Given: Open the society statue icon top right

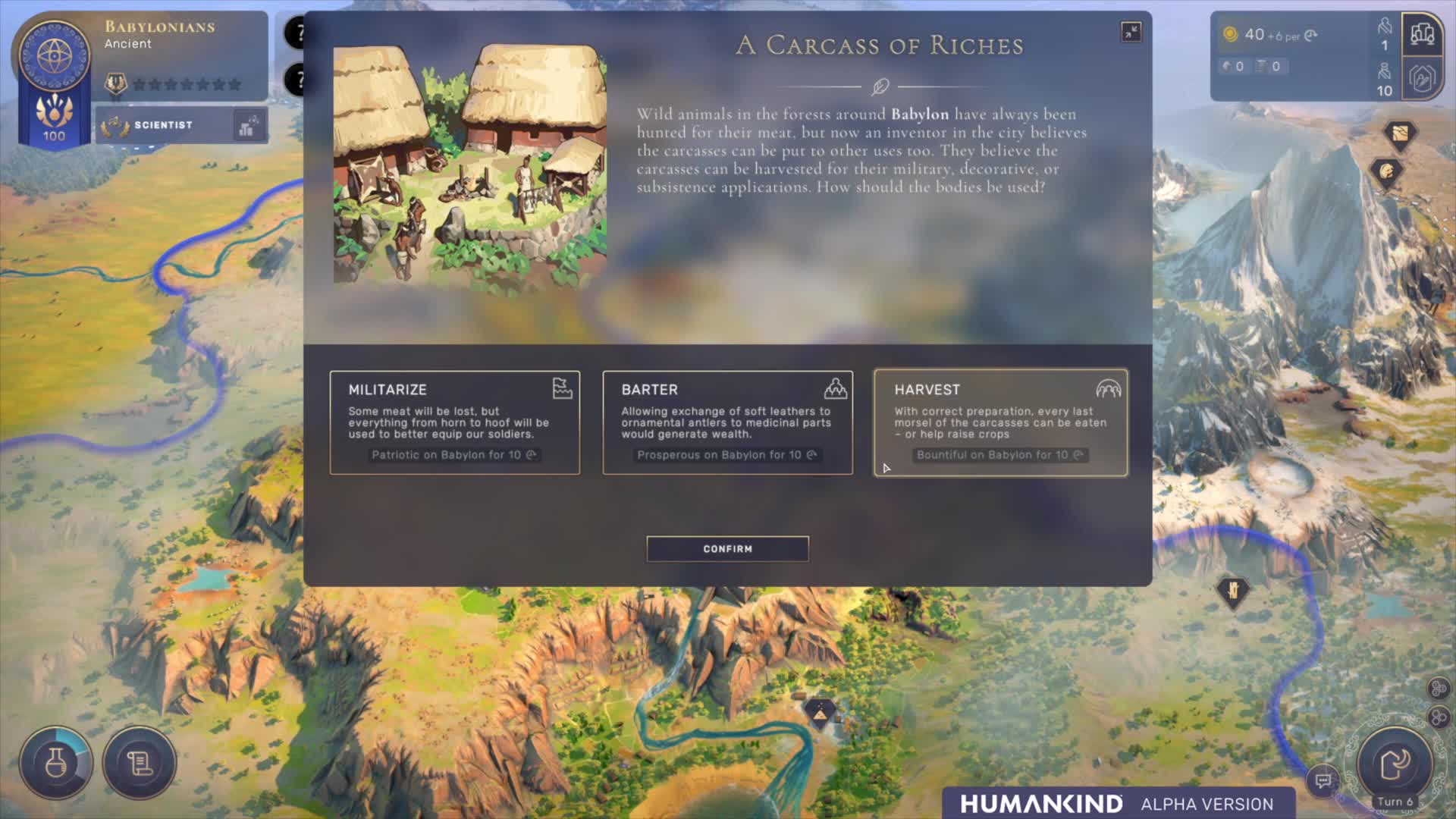Looking at the screenshot, I should click(1422, 35).
